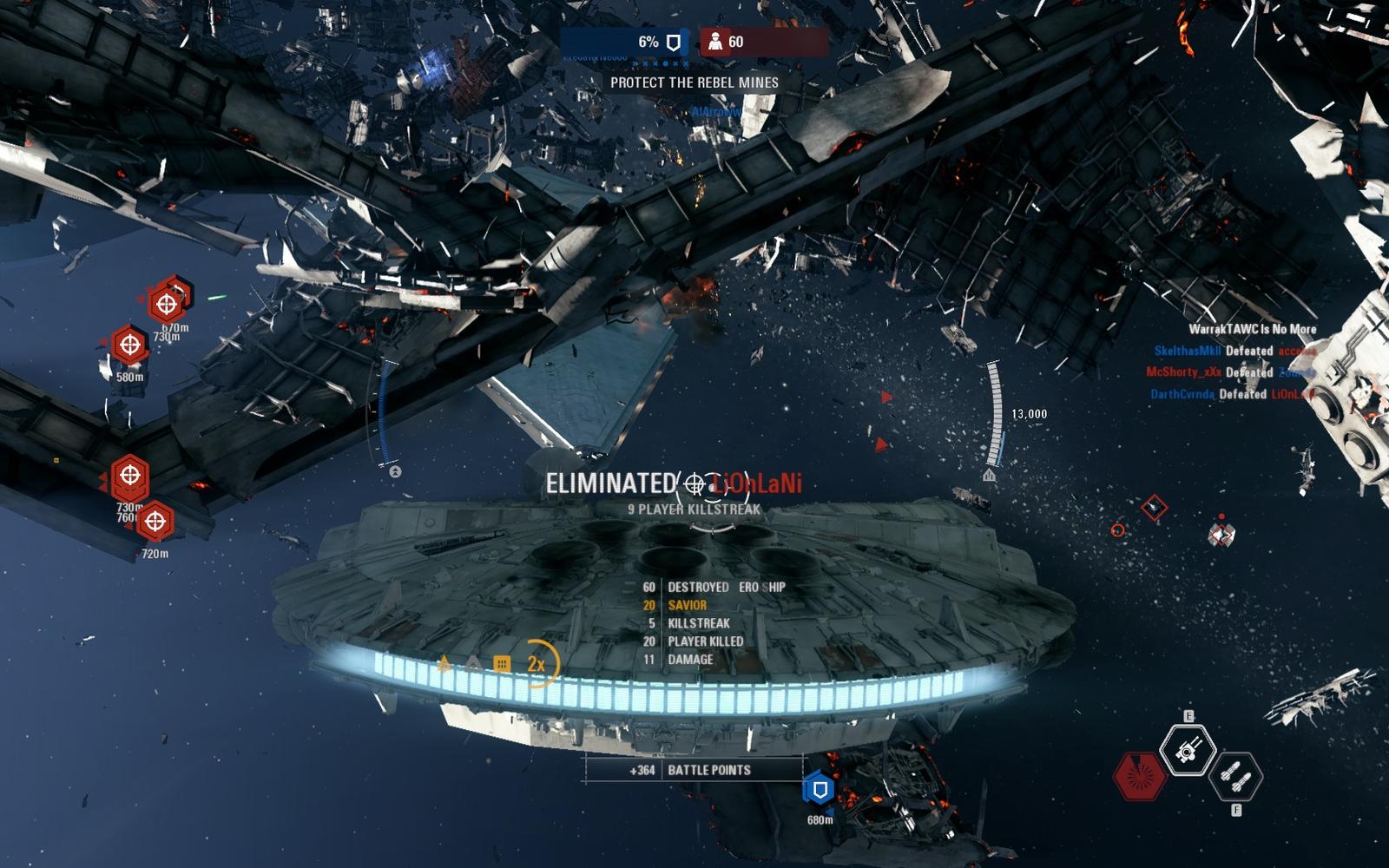1389x868 pixels.
Task: Target the red objective marker at 580m
Action: [130, 345]
